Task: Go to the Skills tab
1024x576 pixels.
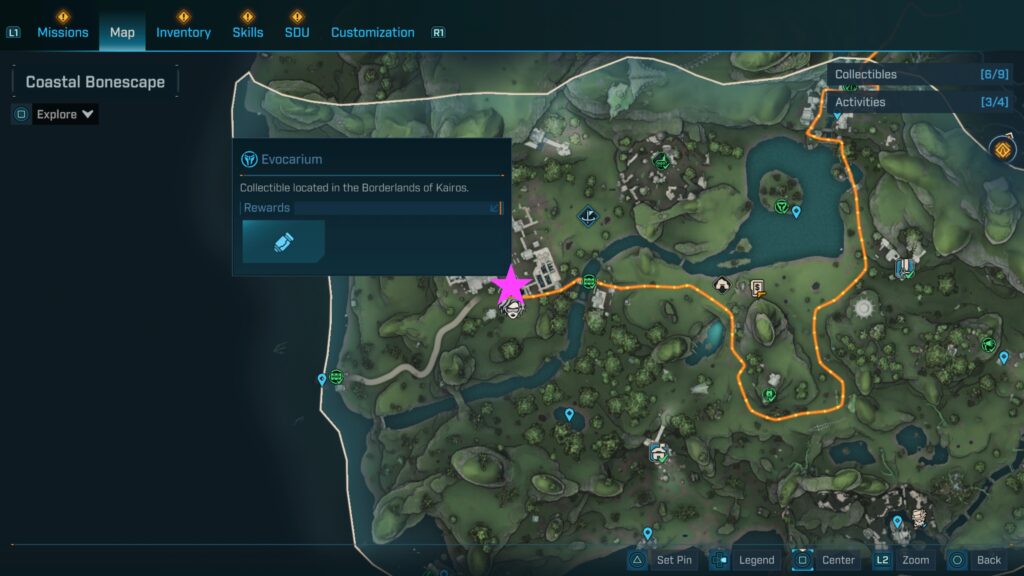Action: coord(248,32)
